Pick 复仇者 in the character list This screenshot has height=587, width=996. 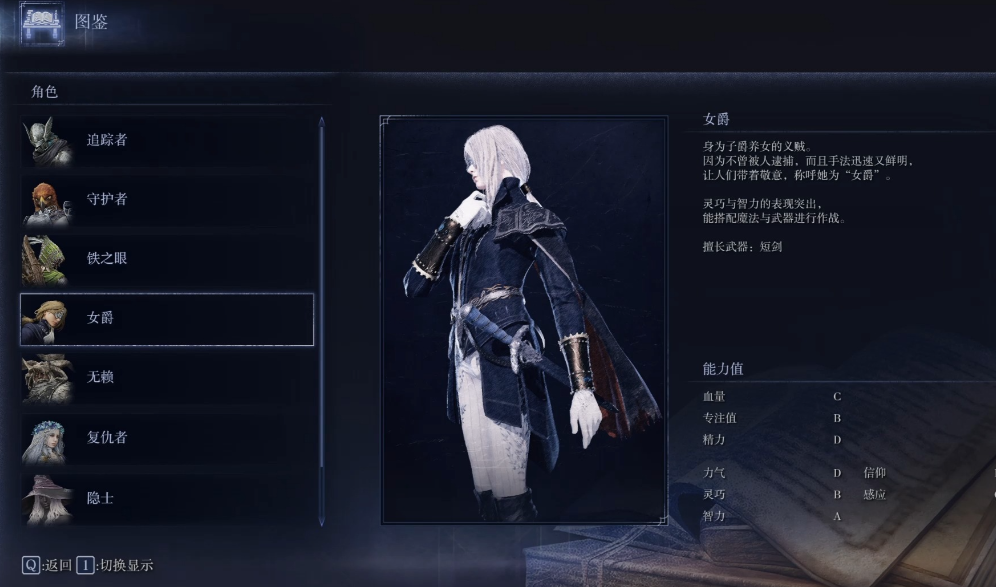[166, 438]
